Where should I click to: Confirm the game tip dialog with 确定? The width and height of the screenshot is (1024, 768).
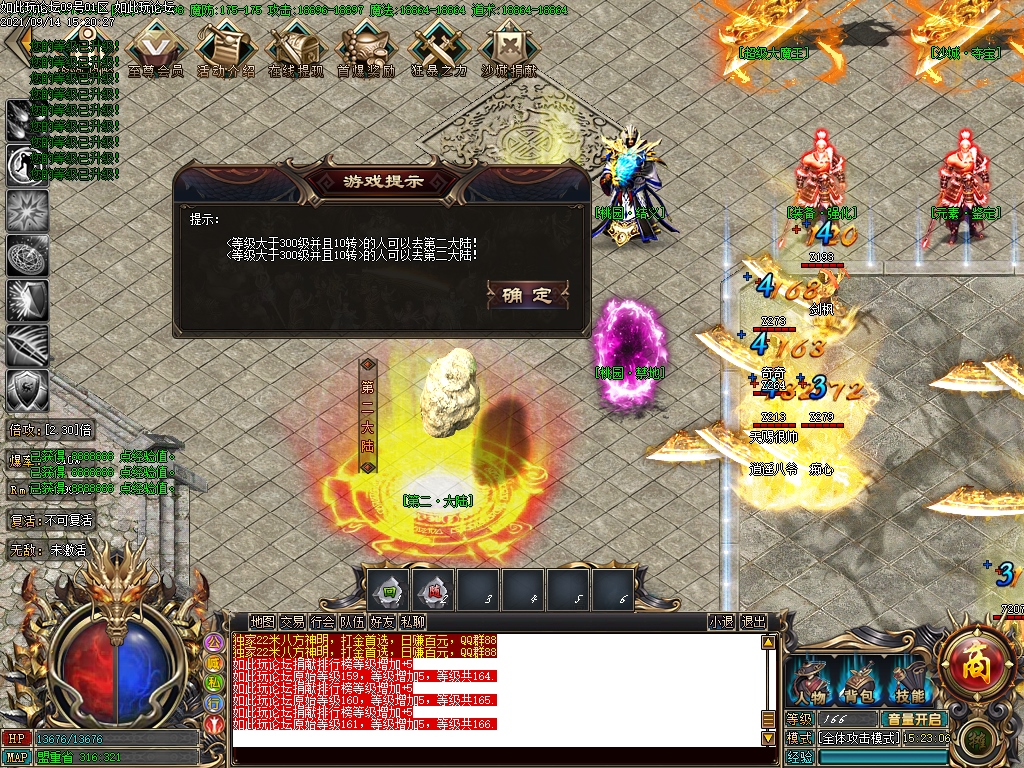pos(527,295)
